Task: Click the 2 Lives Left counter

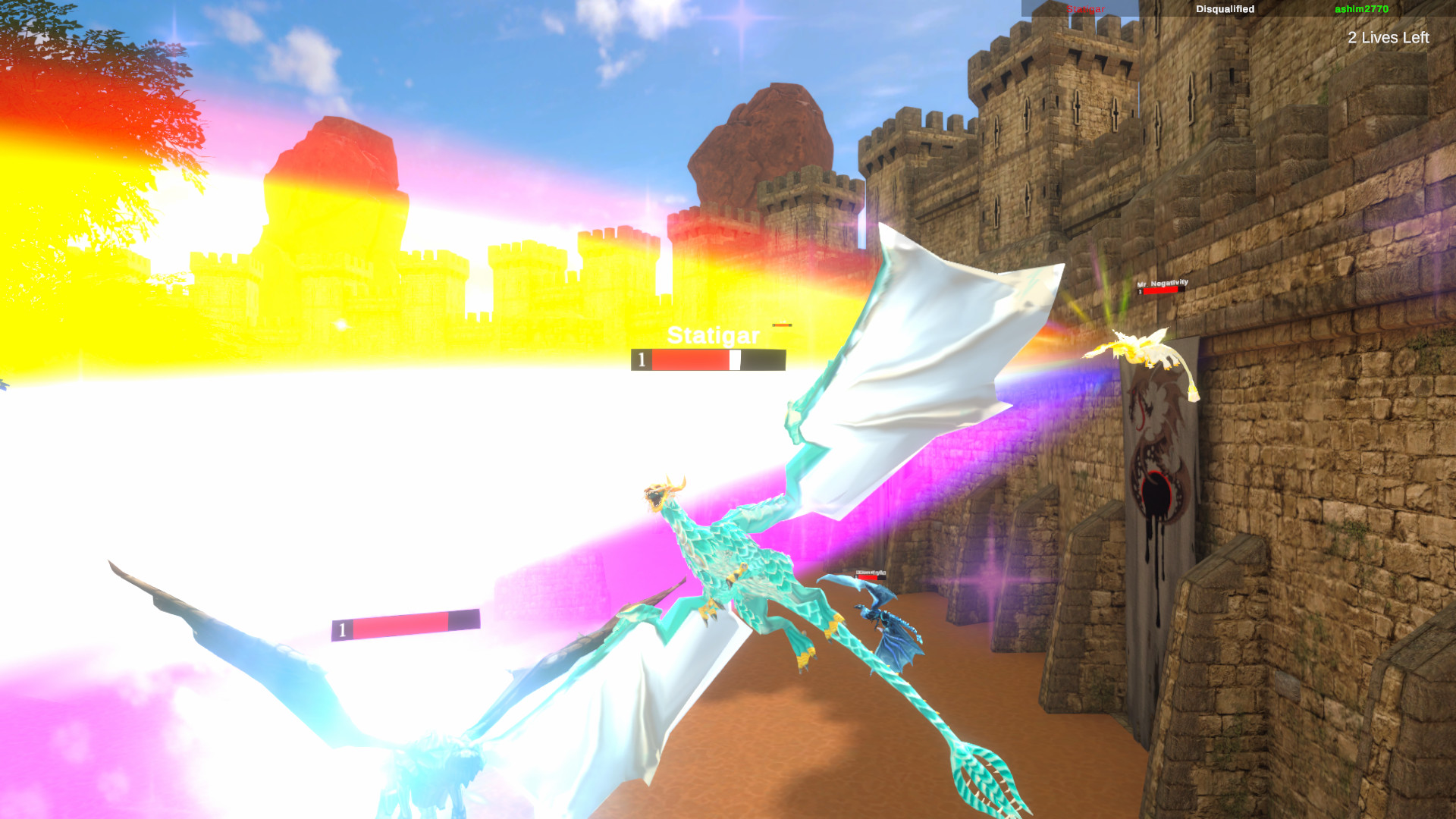Action: pos(1388,37)
